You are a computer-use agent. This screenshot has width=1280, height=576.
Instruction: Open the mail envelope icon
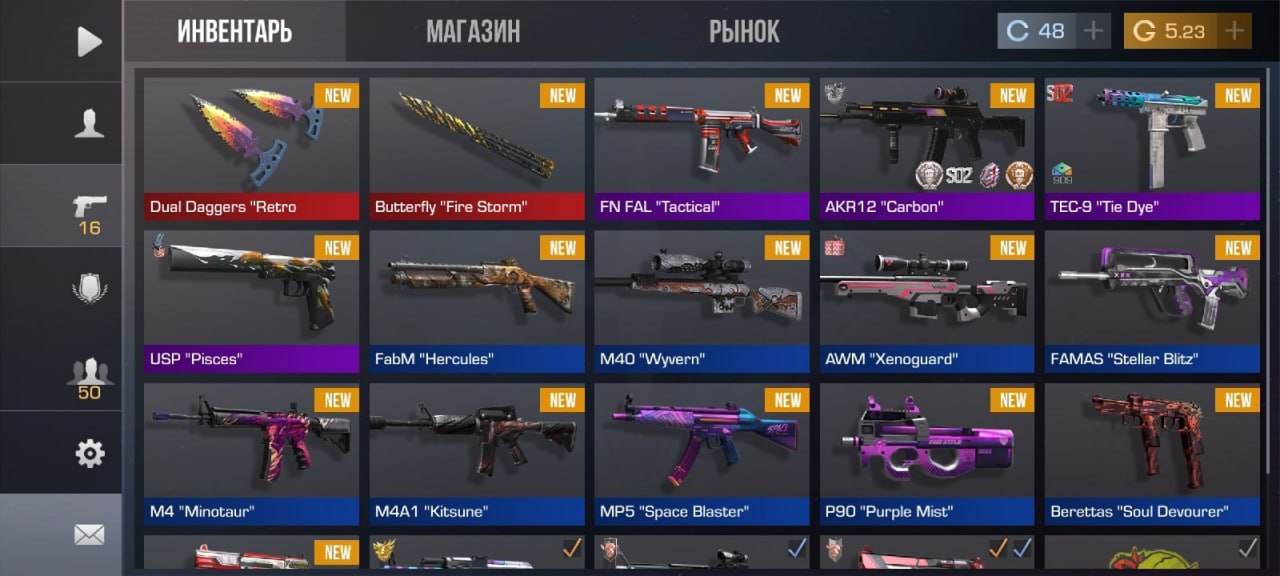click(89, 535)
